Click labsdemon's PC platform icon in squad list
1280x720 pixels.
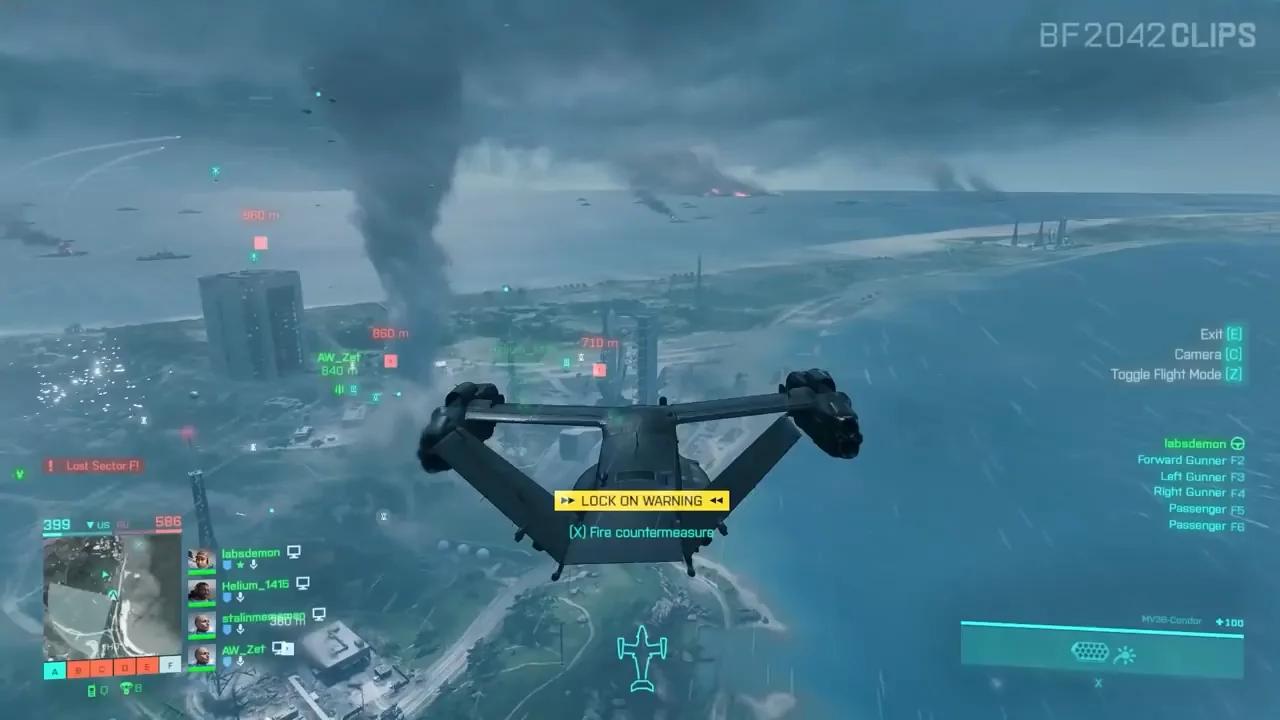coord(294,552)
